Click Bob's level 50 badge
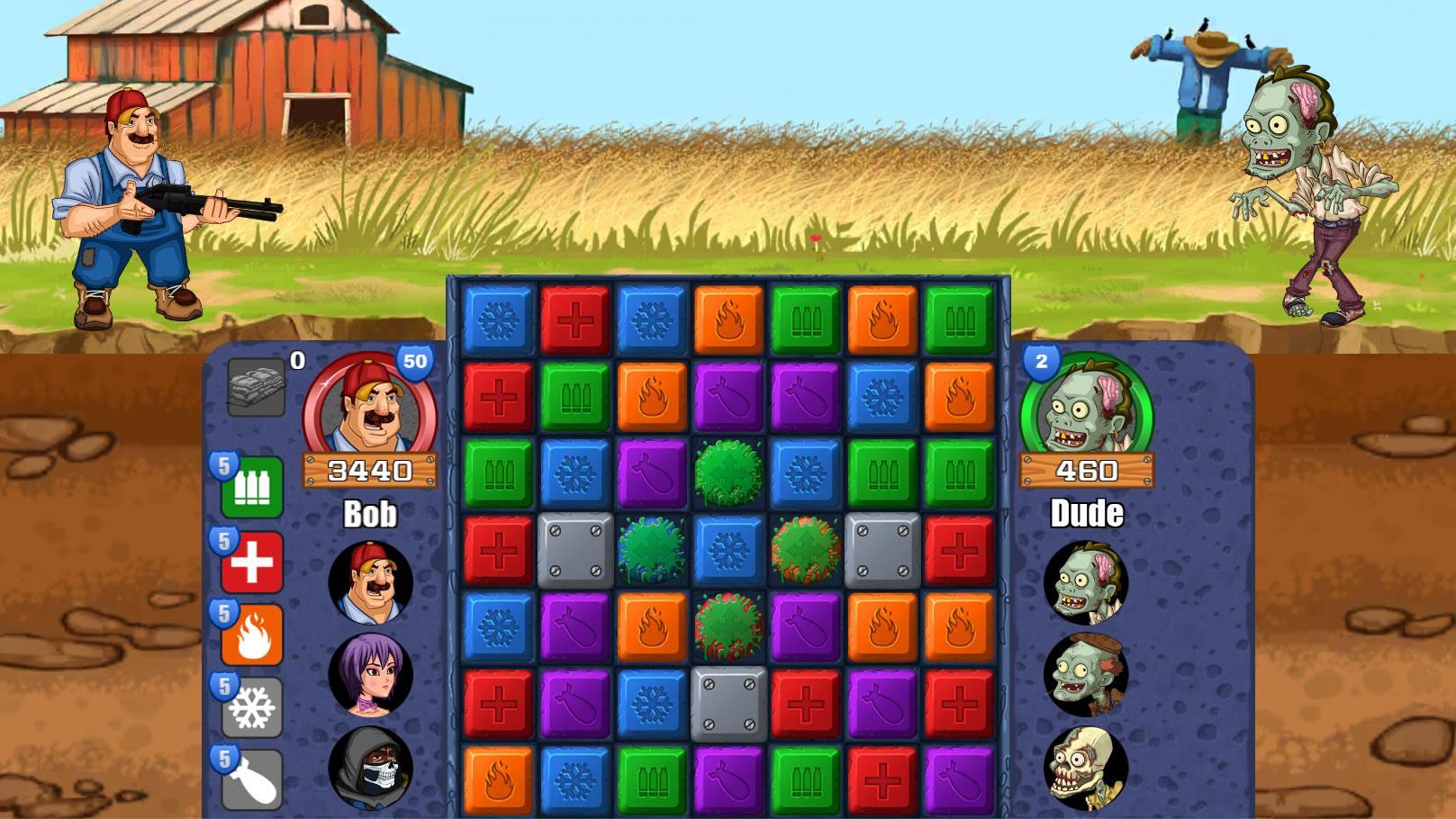 pos(415,361)
